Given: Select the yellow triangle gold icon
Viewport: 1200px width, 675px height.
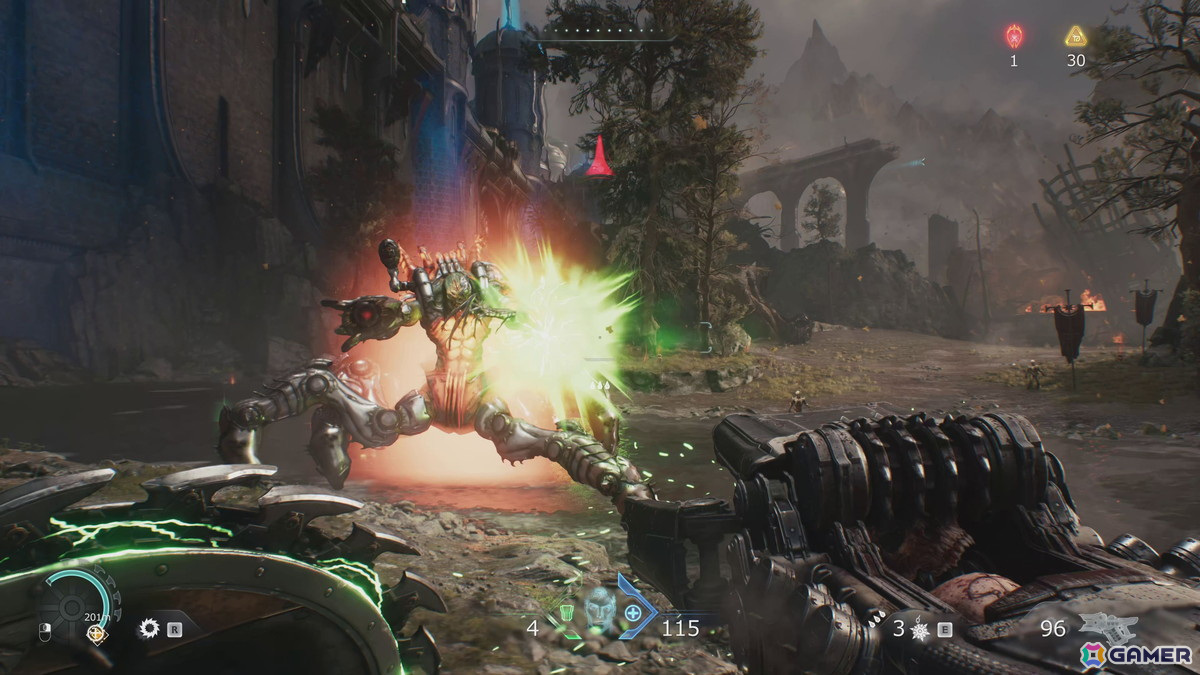Looking at the screenshot, I should (1075, 37).
